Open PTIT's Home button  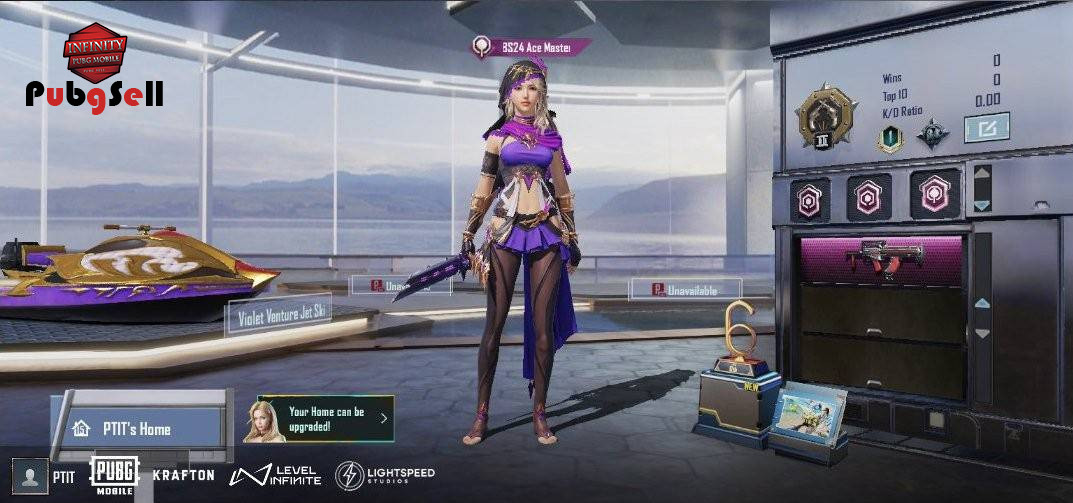(137, 429)
